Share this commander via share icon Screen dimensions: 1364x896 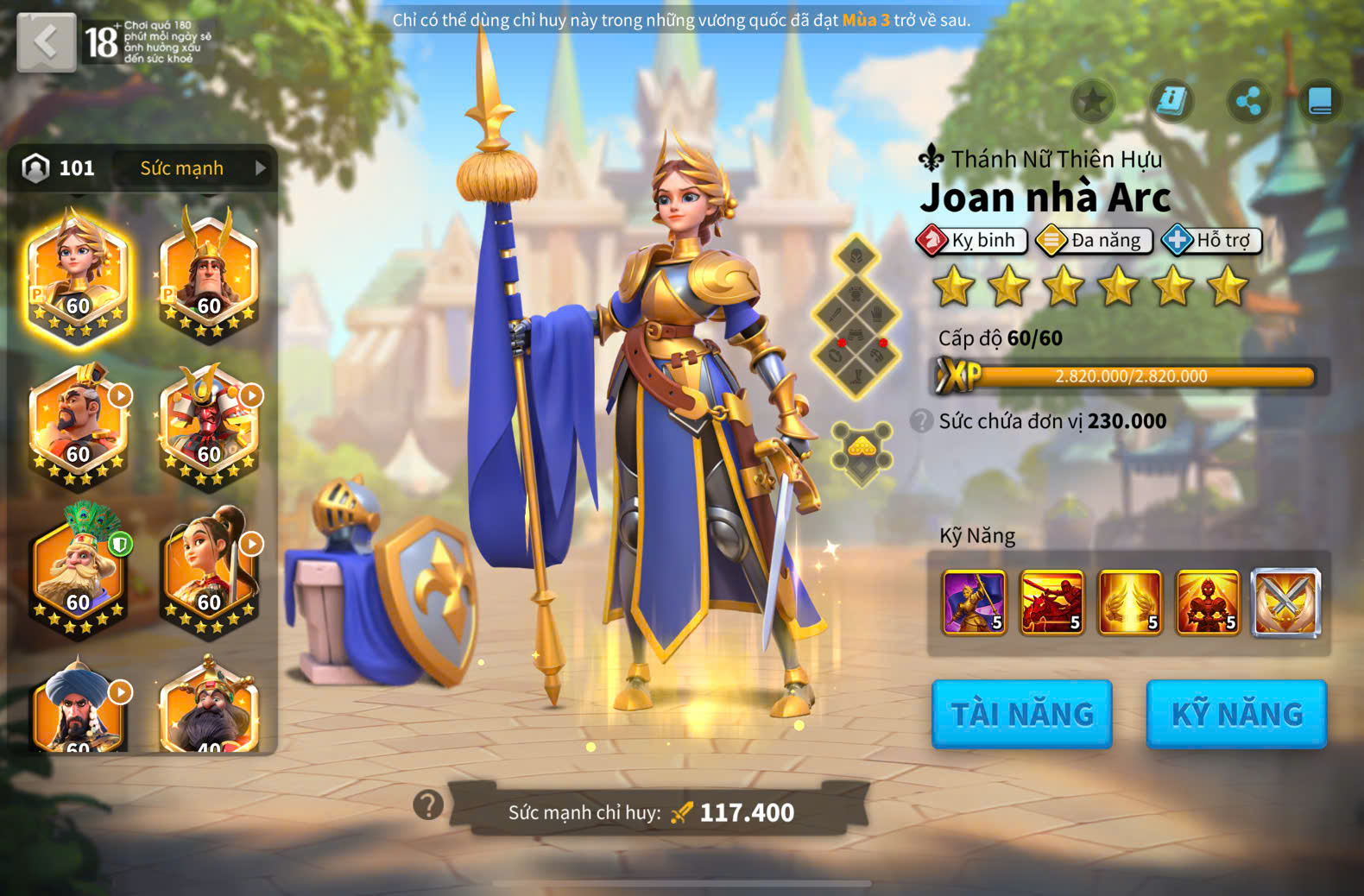(1248, 102)
